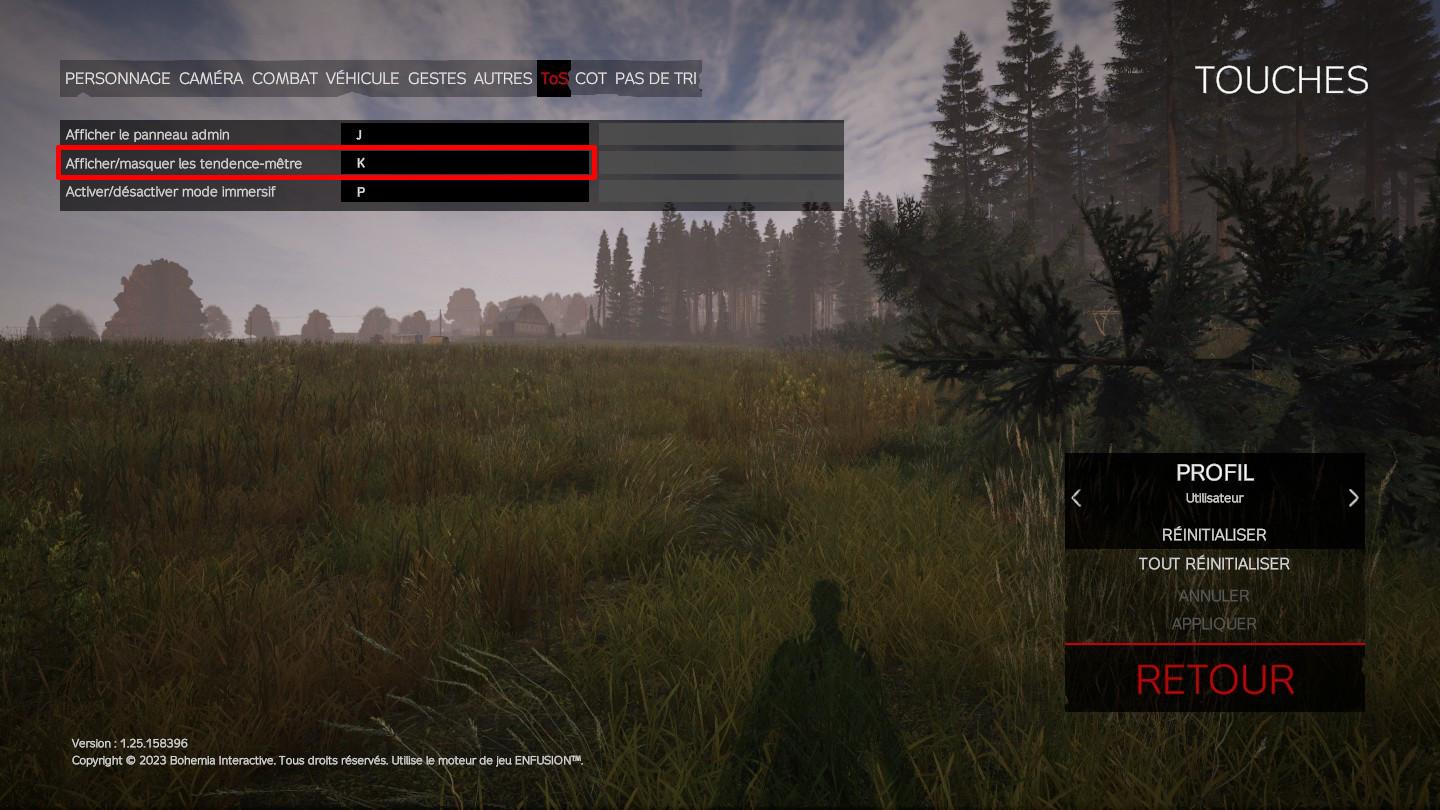
Task: Switch to the PERSONNAGE tab
Action: coord(118,78)
